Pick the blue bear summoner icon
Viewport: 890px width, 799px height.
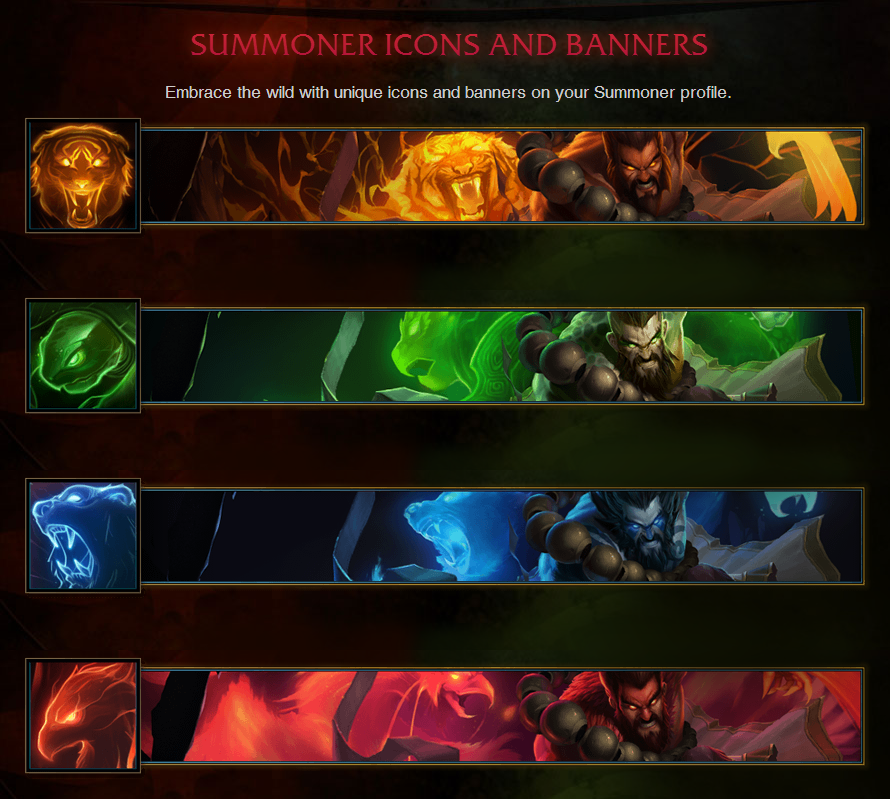click(83, 536)
